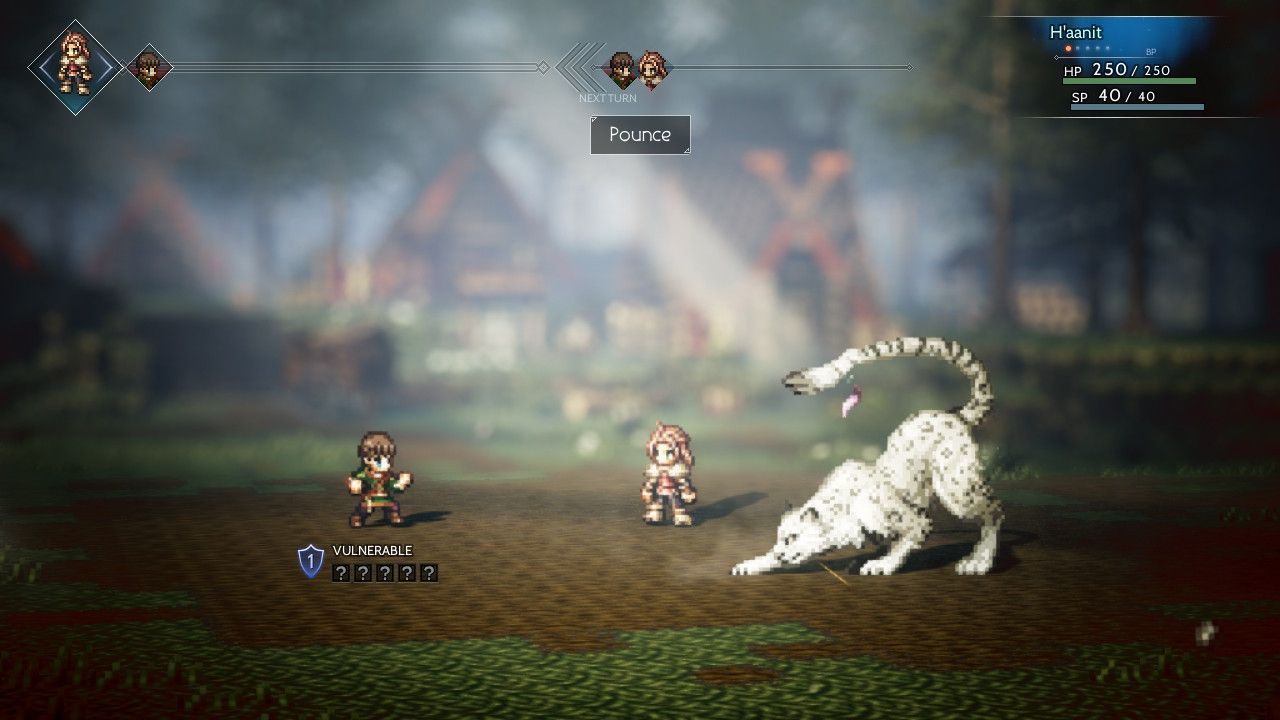Screen dimensions: 1280x720
Task: Click the small enemy portrait beside H'aanit's large portrait
Action: coord(149,68)
